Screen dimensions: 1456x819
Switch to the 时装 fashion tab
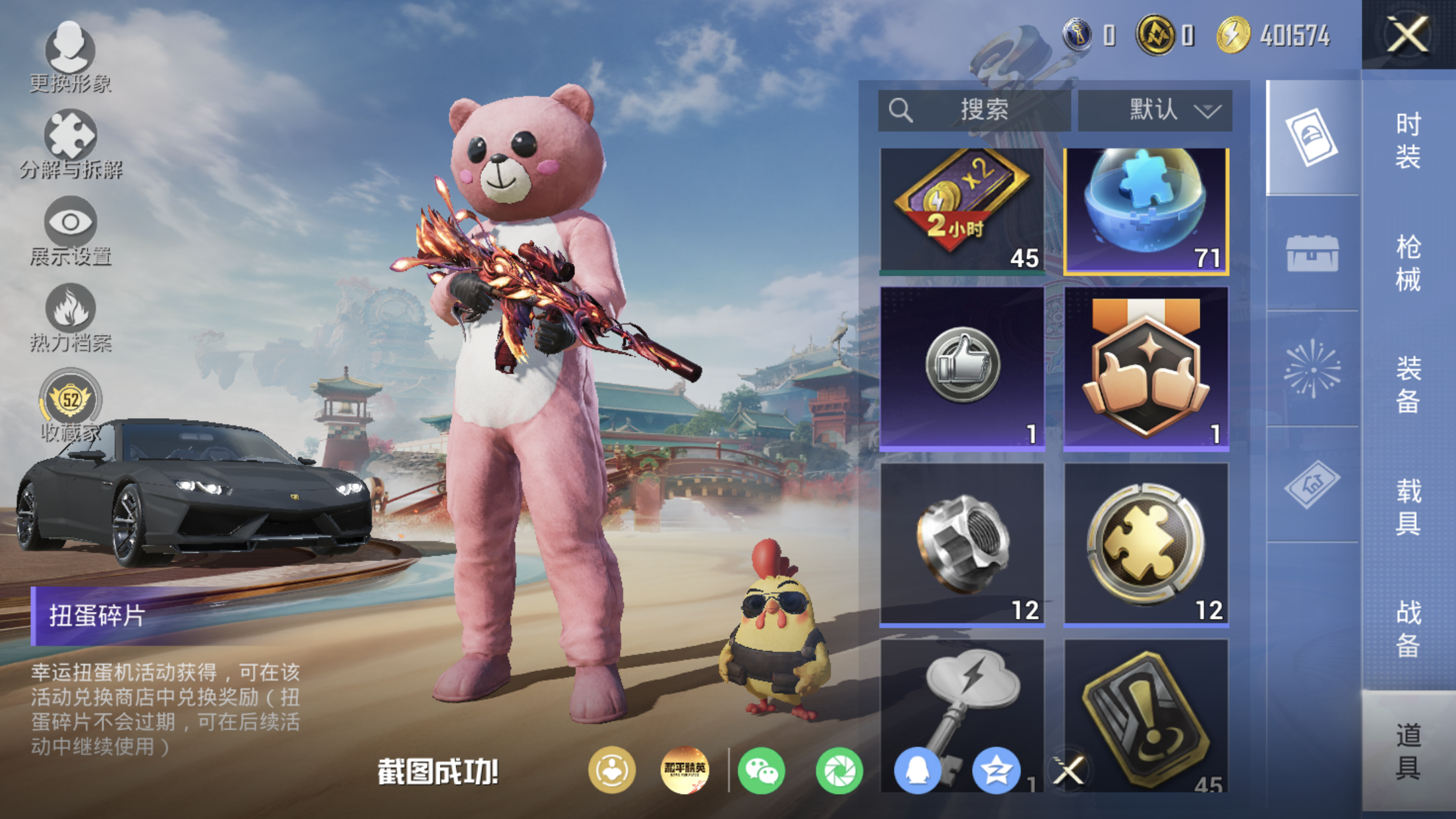[1408, 140]
